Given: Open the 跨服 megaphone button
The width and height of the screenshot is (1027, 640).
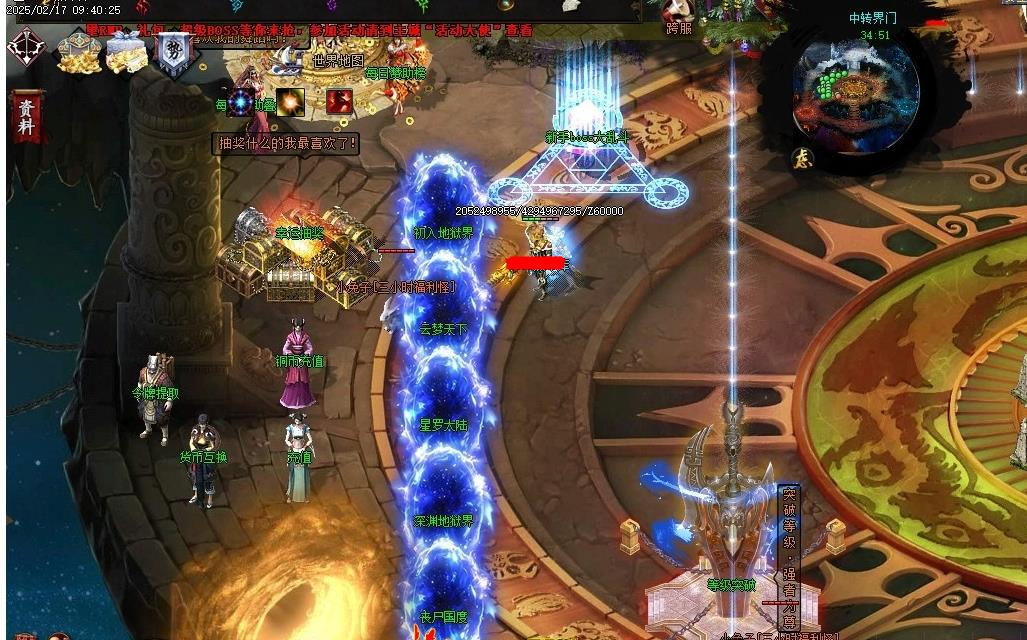Looking at the screenshot, I should [x=679, y=17].
